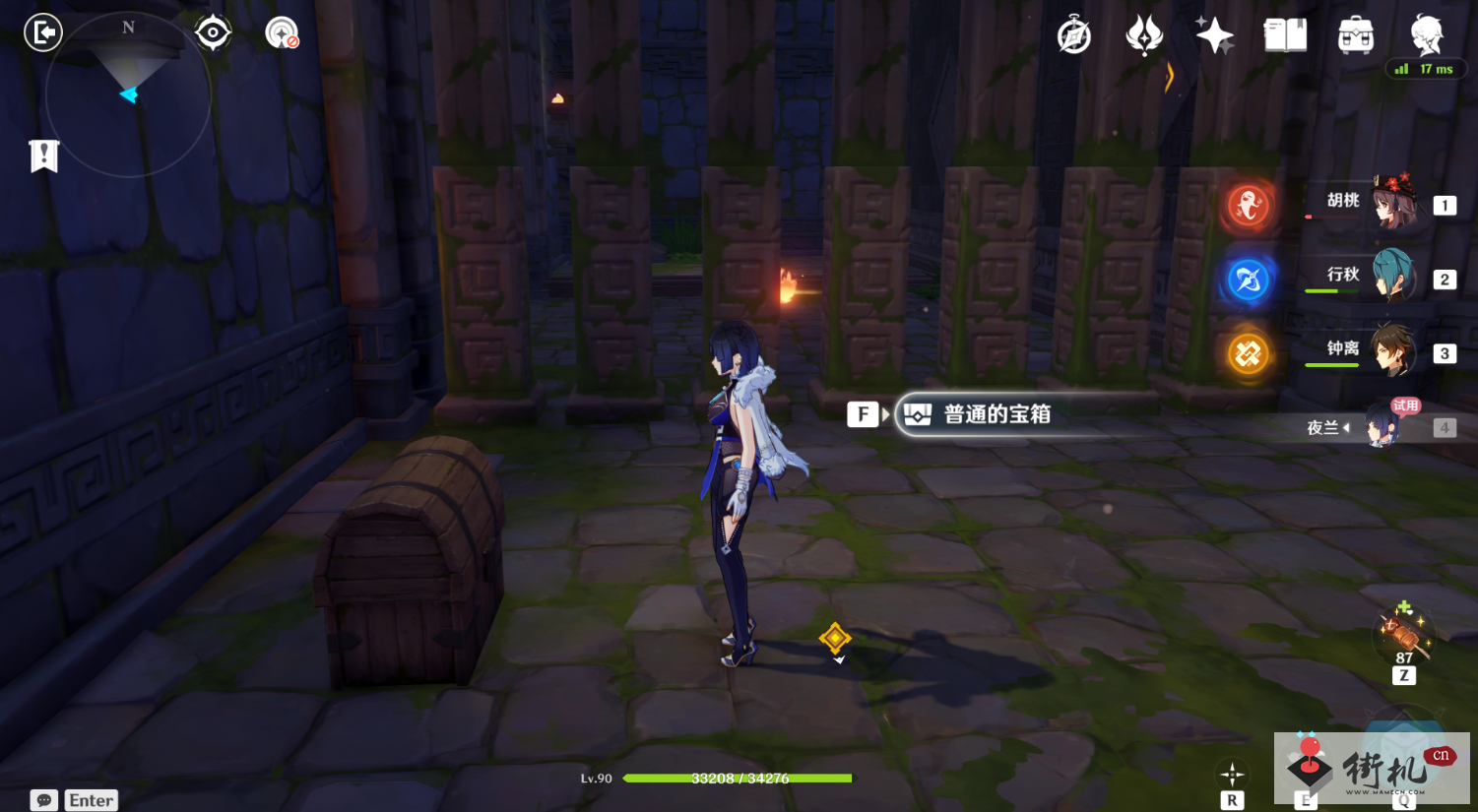This screenshot has width=1478, height=812.
Task: Activate the orange geo burst for 钟离
Action: [x=1248, y=353]
